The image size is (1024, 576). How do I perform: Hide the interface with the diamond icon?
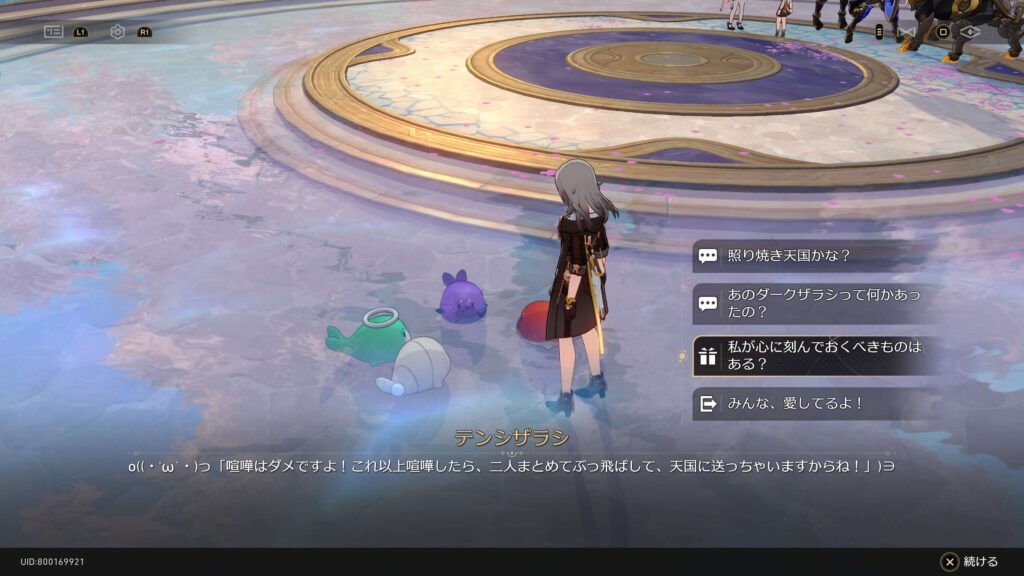point(968,32)
